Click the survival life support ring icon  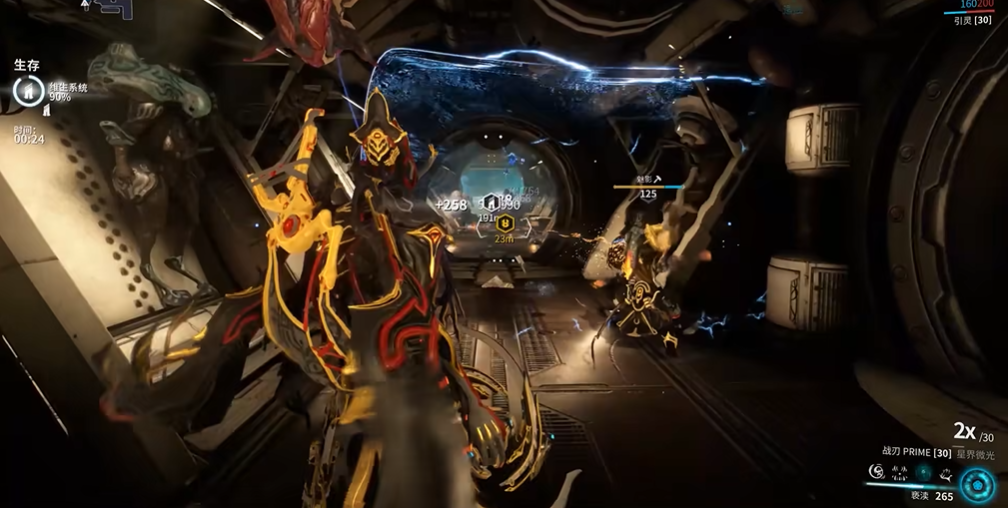(x=28, y=92)
